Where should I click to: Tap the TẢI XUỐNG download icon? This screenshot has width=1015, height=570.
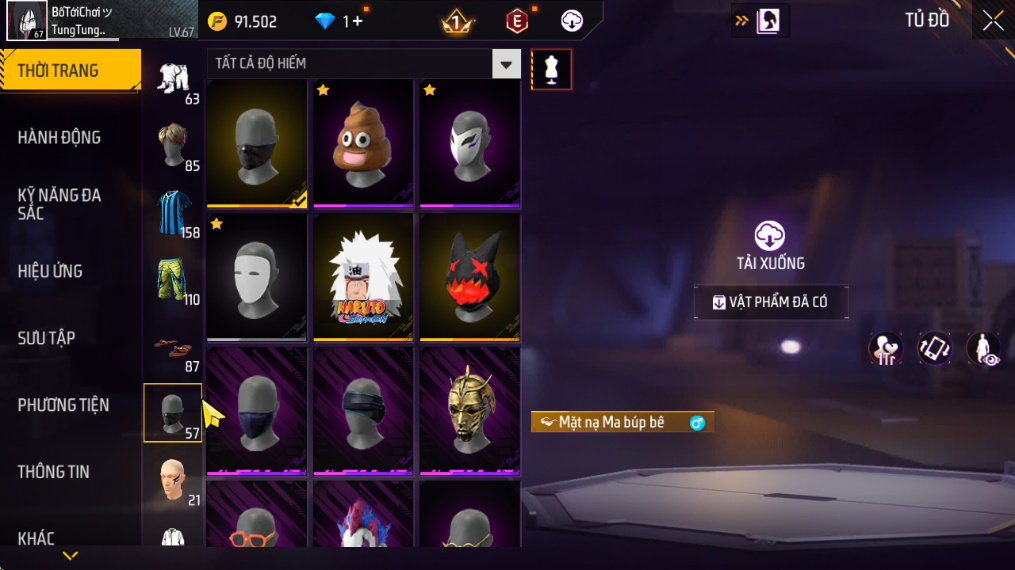click(x=769, y=236)
